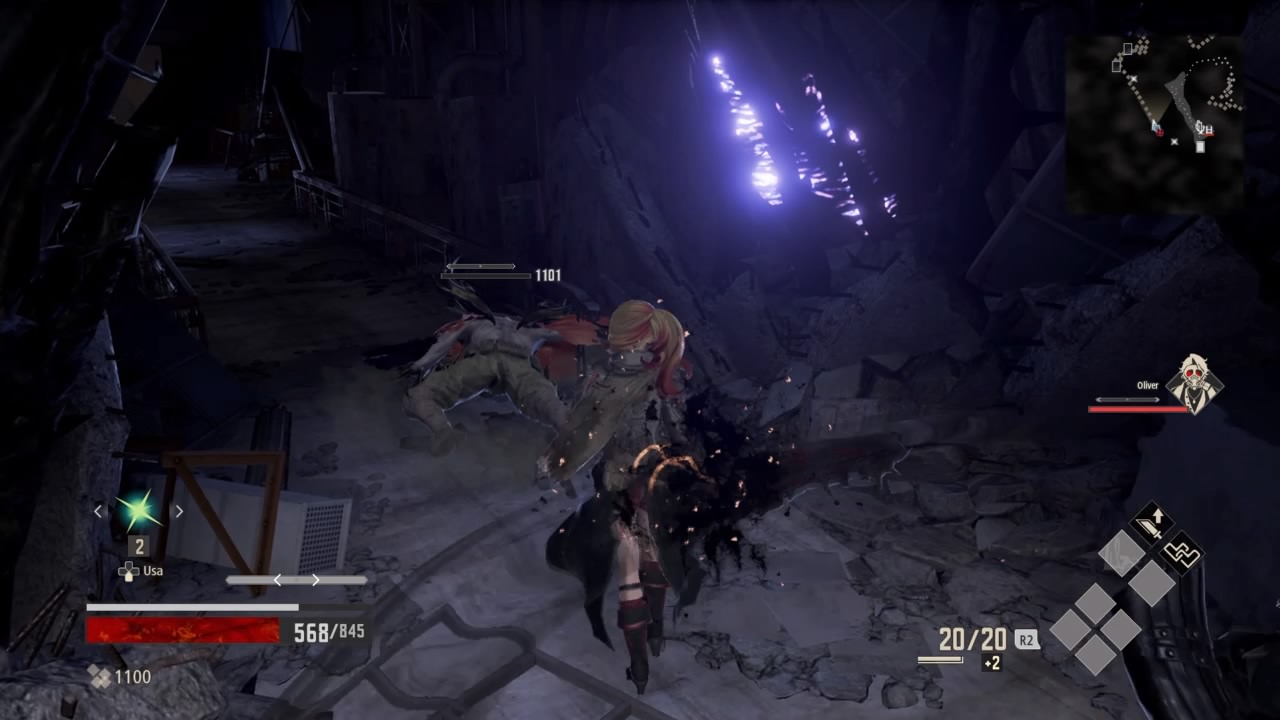Open the minimap
Screen dimensions: 1280x720
point(1154,124)
